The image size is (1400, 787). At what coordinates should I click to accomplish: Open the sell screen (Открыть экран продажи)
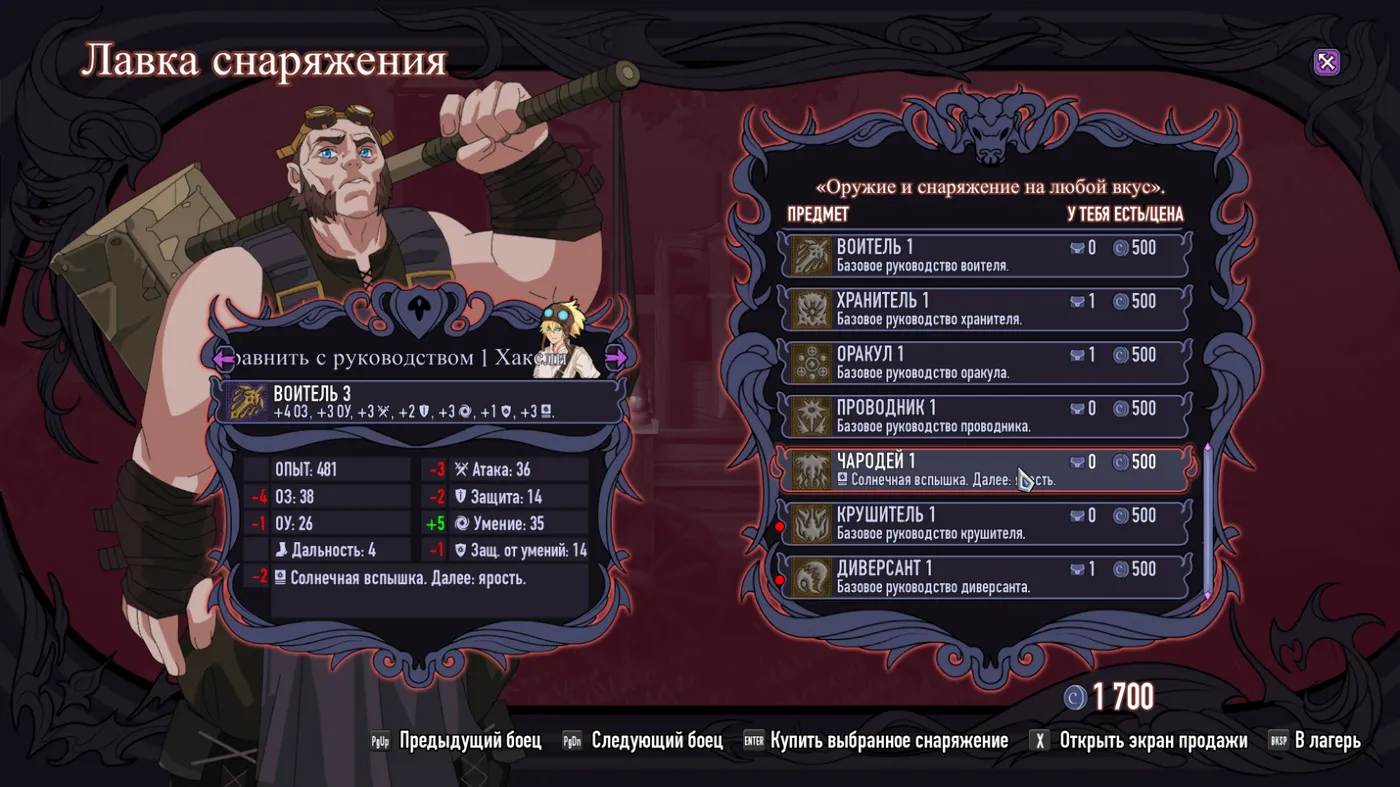tap(1141, 741)
